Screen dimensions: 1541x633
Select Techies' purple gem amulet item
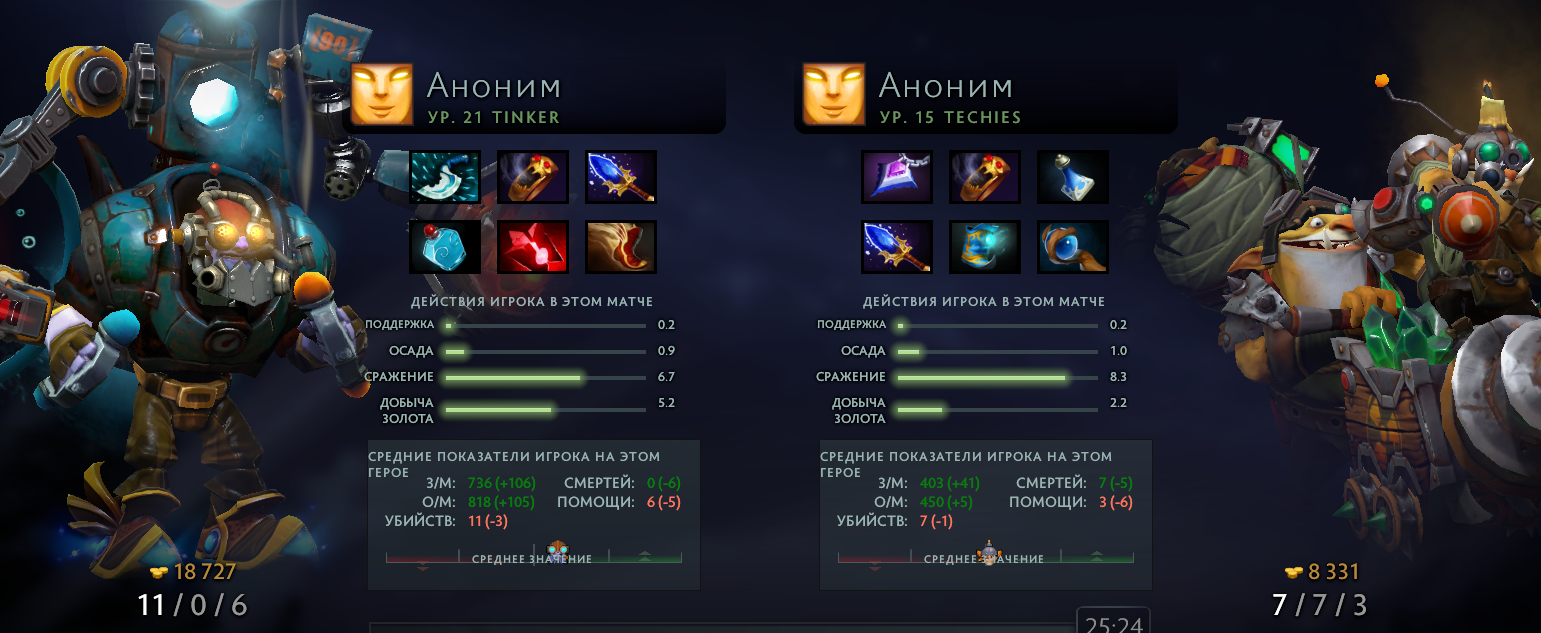click(x=897, y=177)
